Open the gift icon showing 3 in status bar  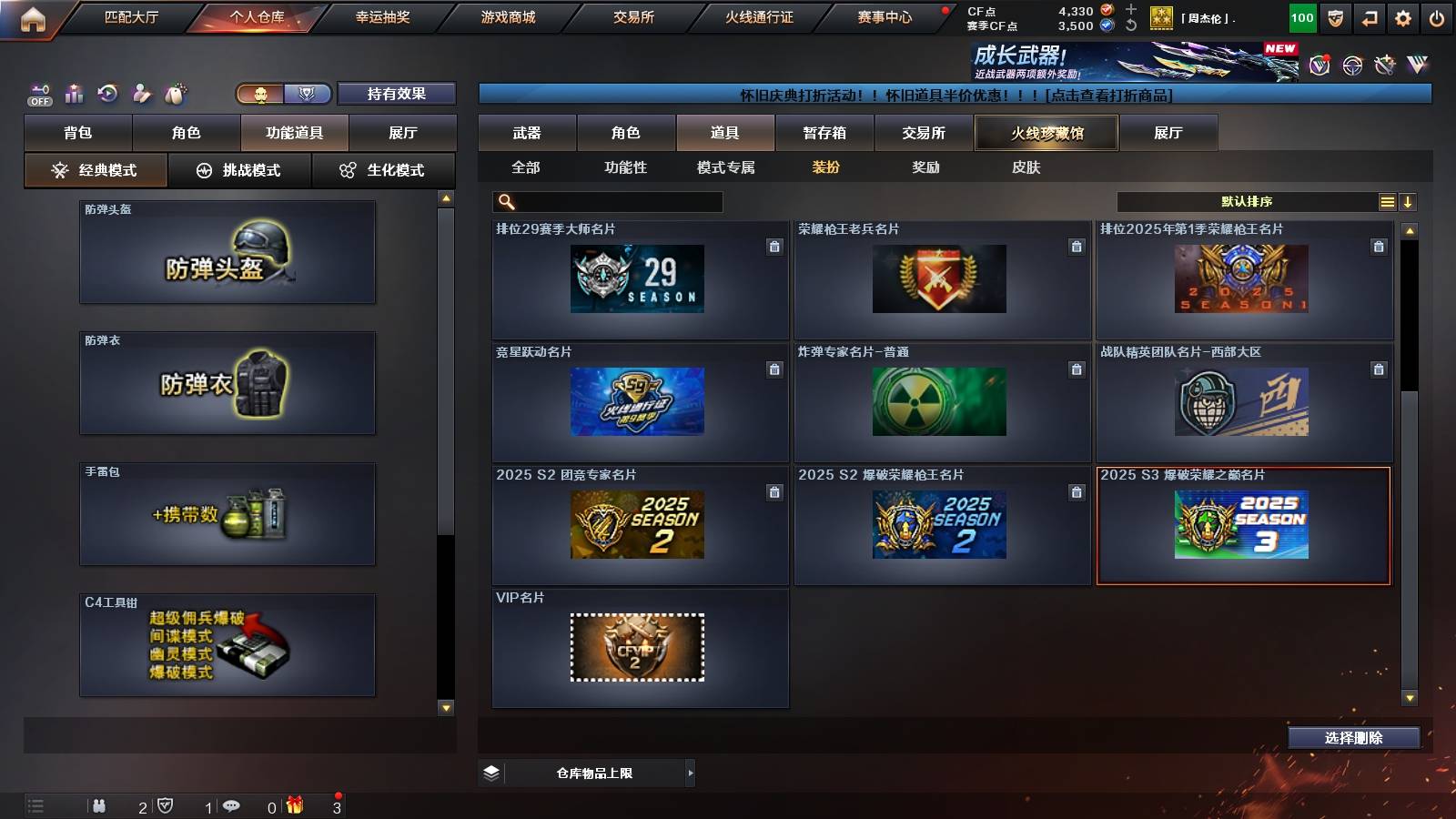295,805
